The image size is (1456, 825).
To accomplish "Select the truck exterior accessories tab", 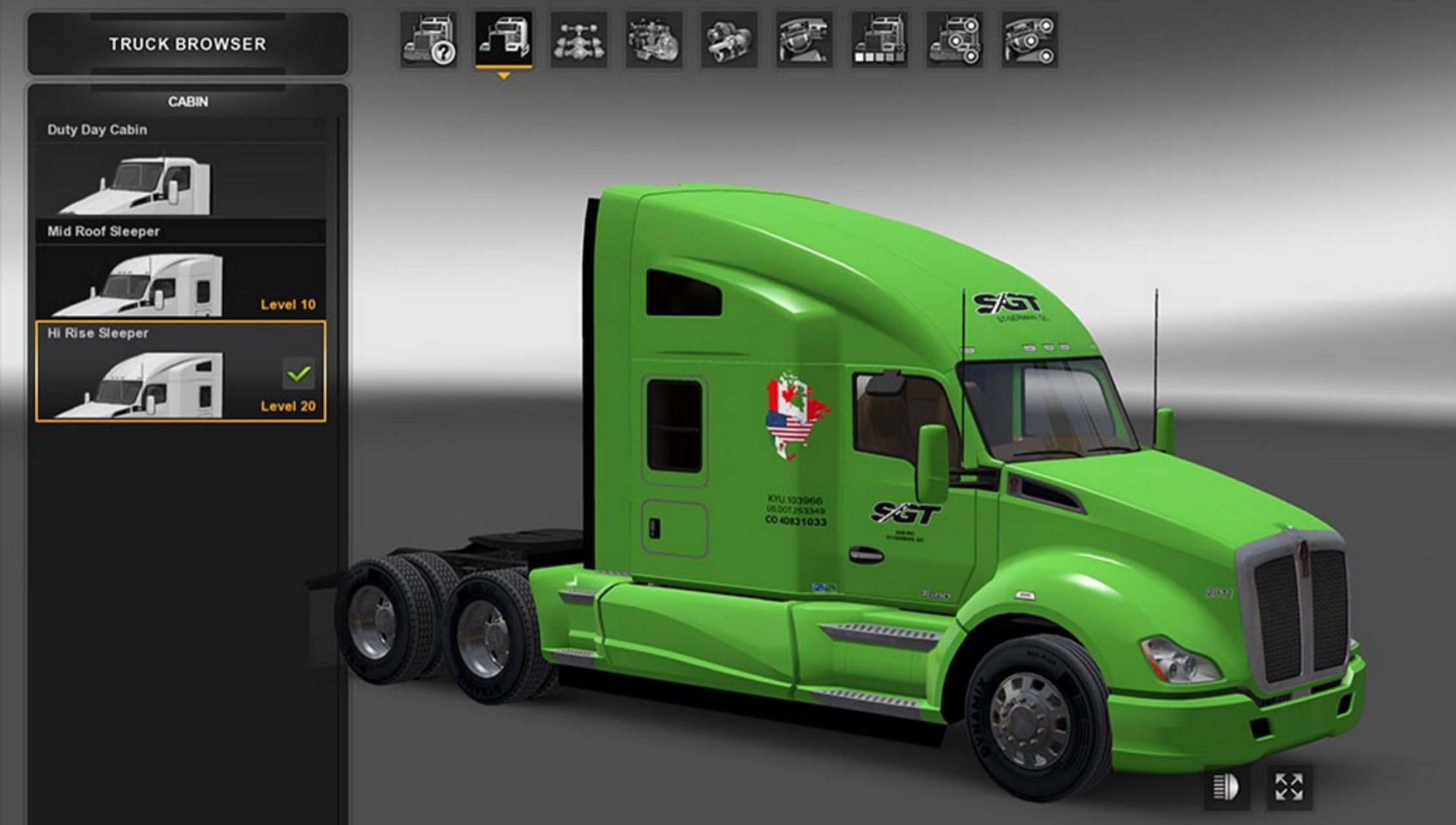I will click(x=954, y=40).
